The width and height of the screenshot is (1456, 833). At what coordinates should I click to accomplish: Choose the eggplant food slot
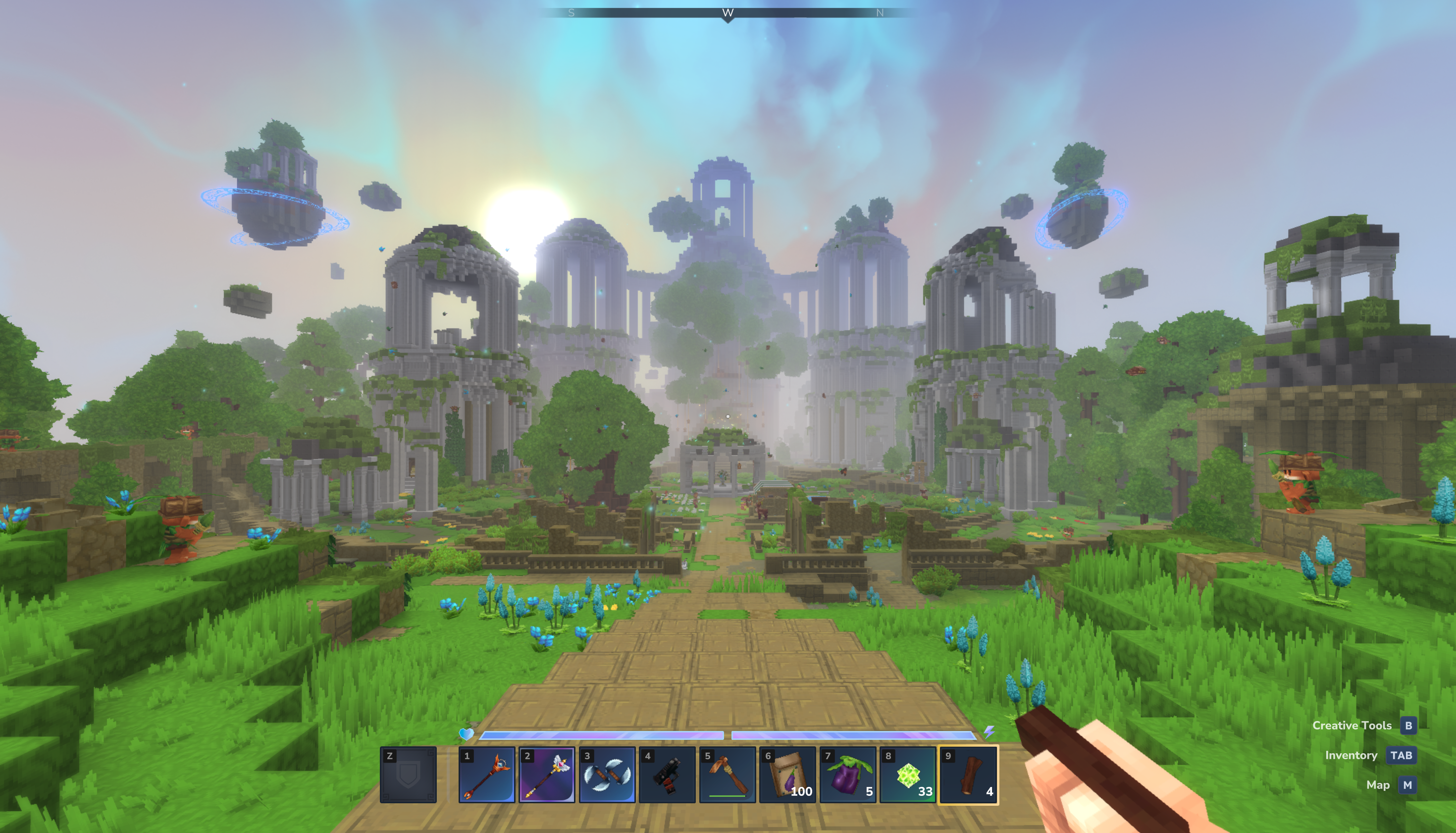tap(848, 775)
